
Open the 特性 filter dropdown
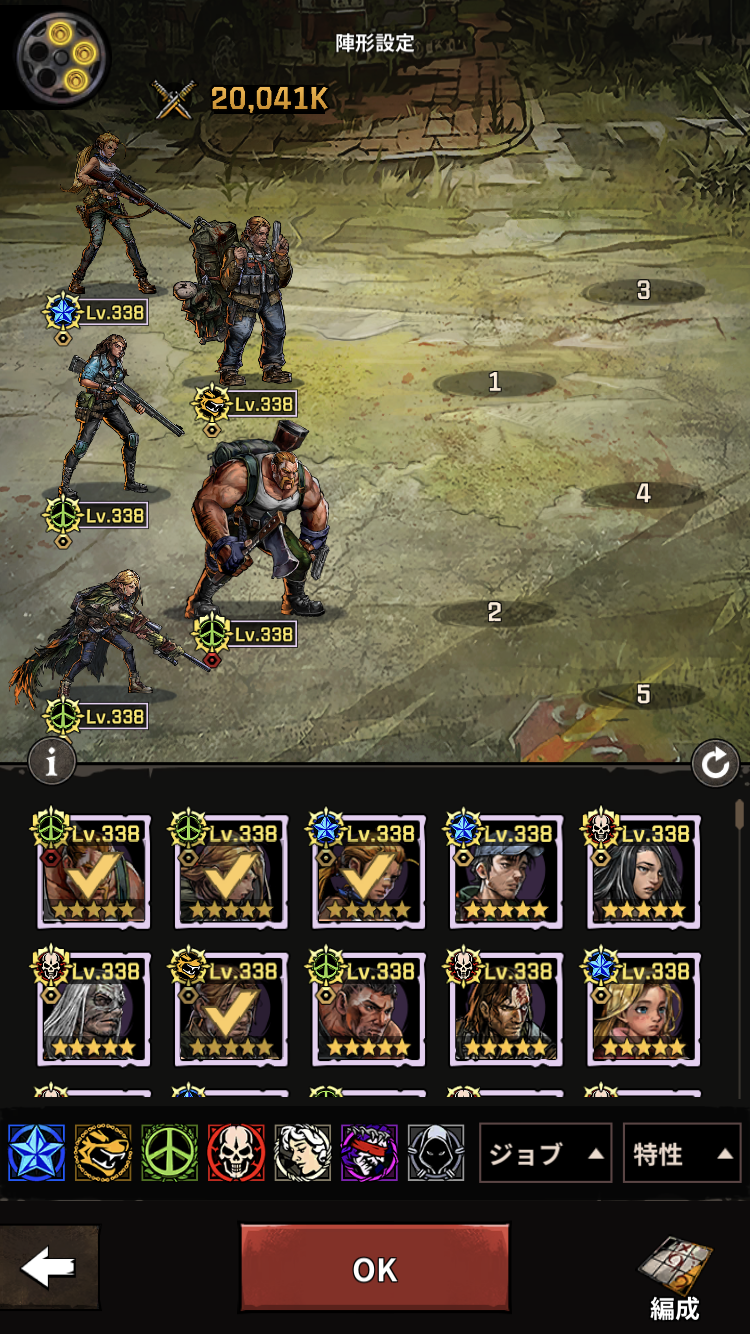(x=681, y=1154)
